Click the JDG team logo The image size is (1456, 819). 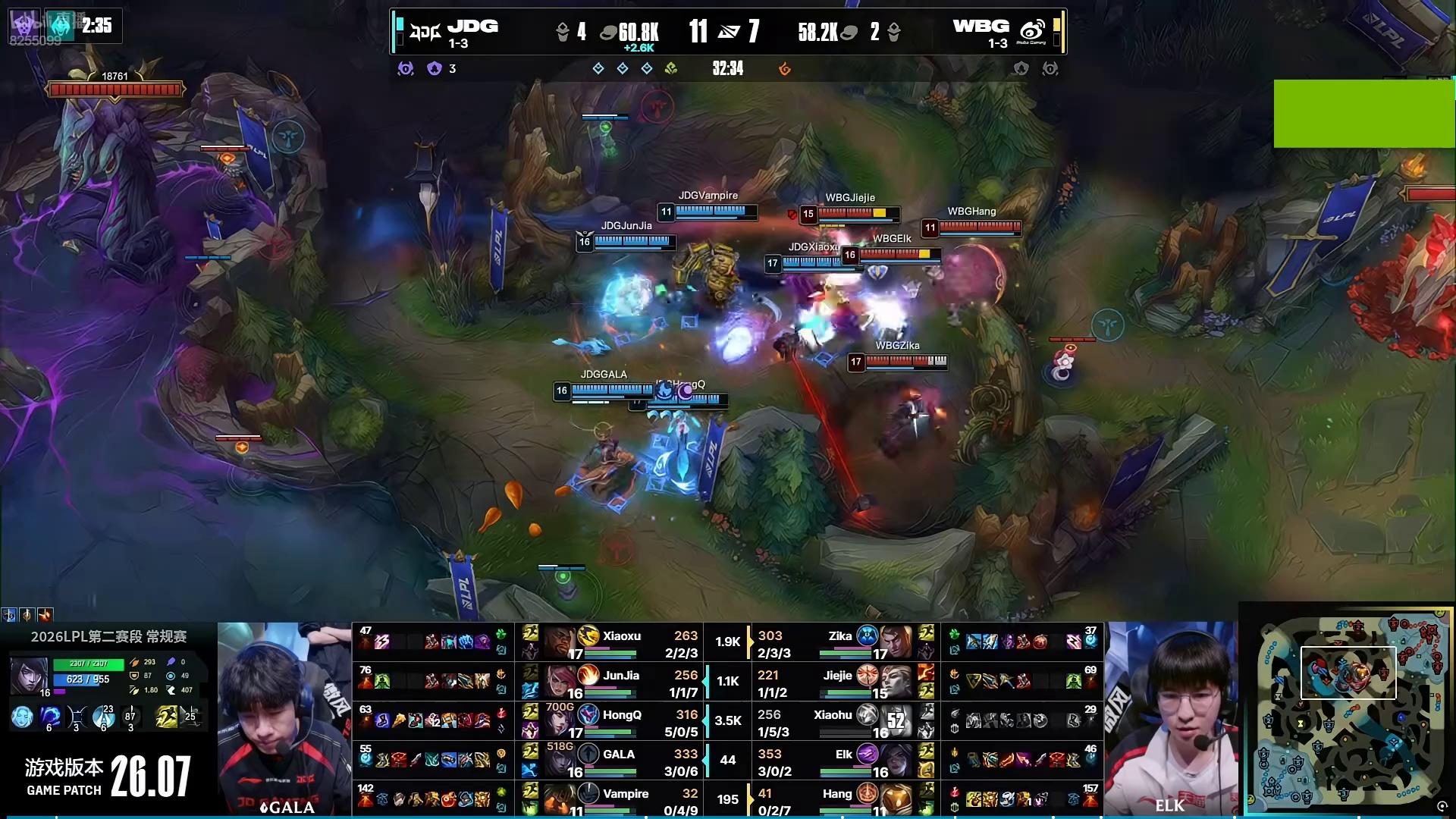425,32
